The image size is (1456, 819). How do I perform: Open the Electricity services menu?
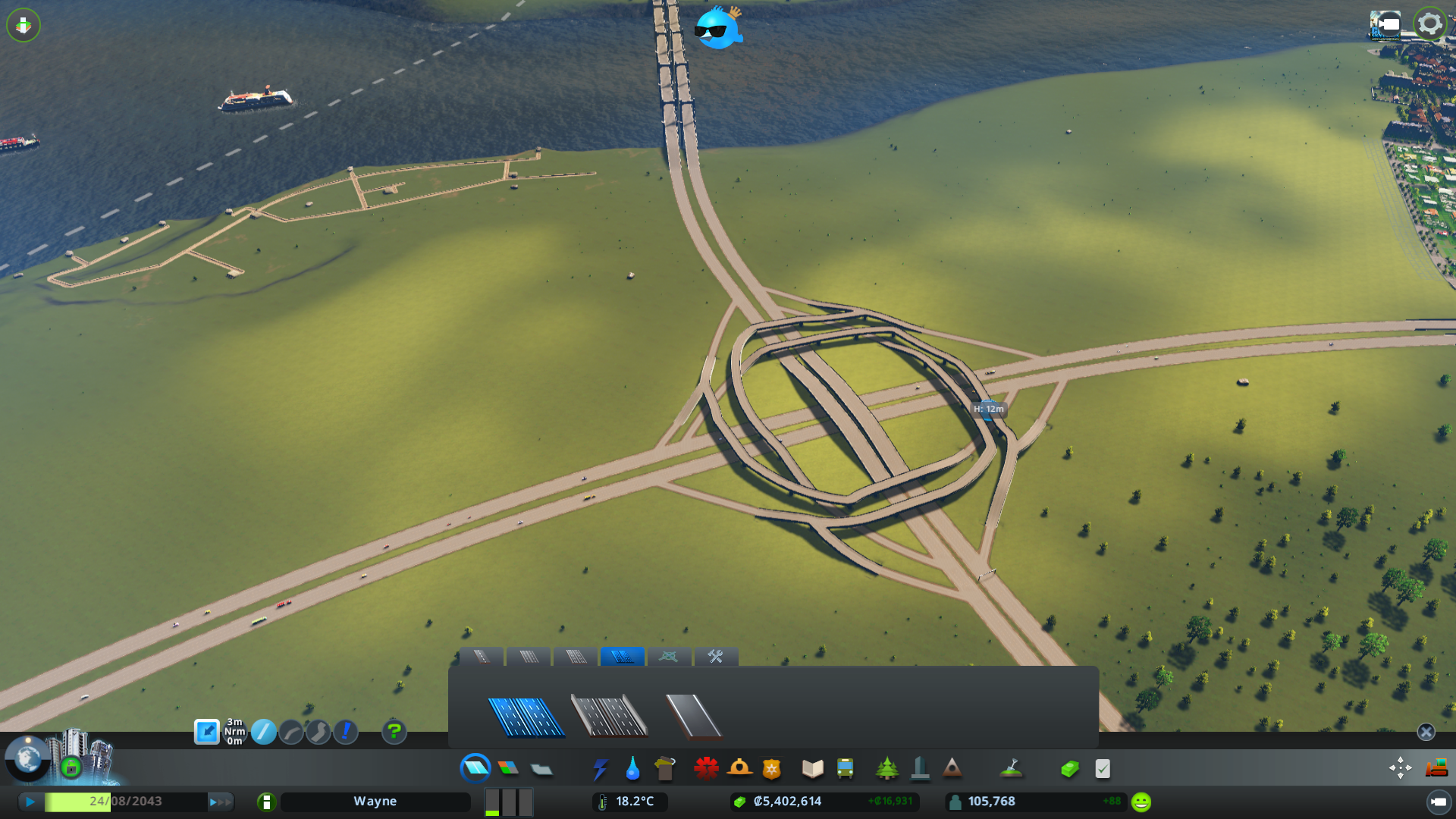(x=601, y=768)
